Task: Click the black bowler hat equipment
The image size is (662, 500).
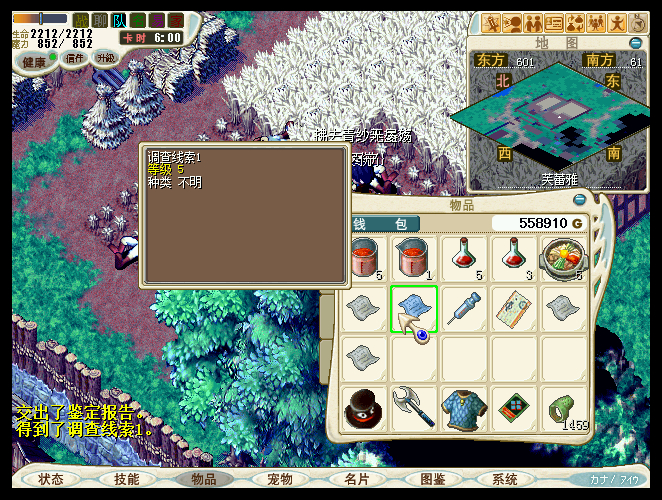Action: (x=362, y=409)
